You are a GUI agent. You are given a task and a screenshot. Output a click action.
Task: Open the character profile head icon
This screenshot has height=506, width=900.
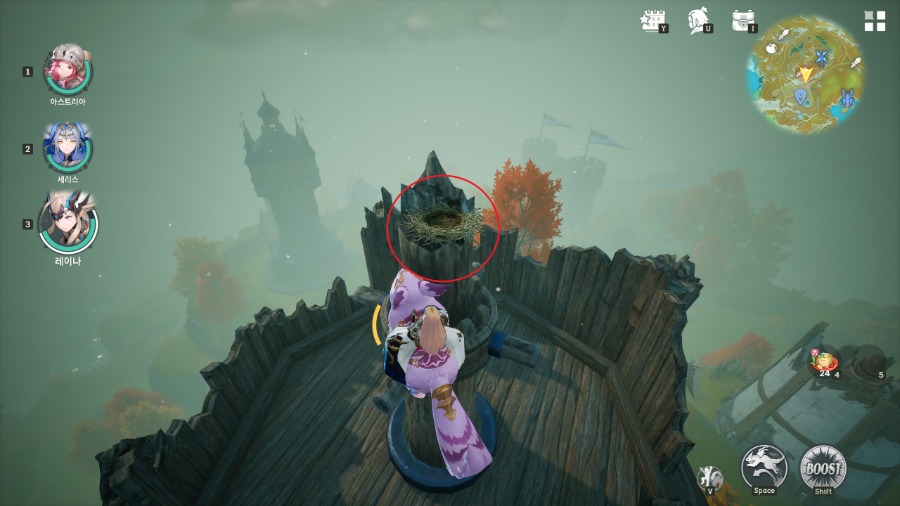tap(699, 20)
